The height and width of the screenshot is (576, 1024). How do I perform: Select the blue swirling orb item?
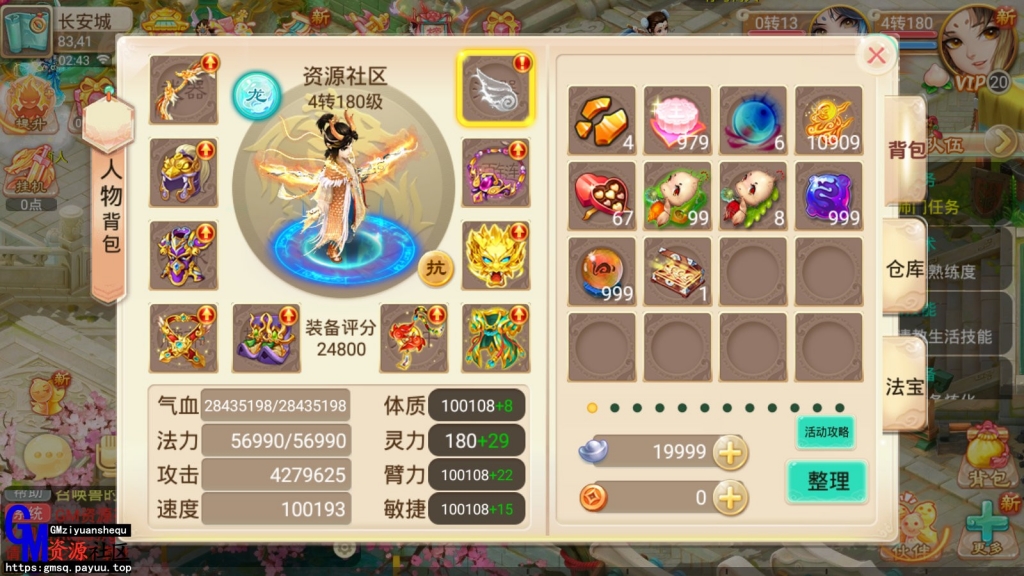click(752, 119)
